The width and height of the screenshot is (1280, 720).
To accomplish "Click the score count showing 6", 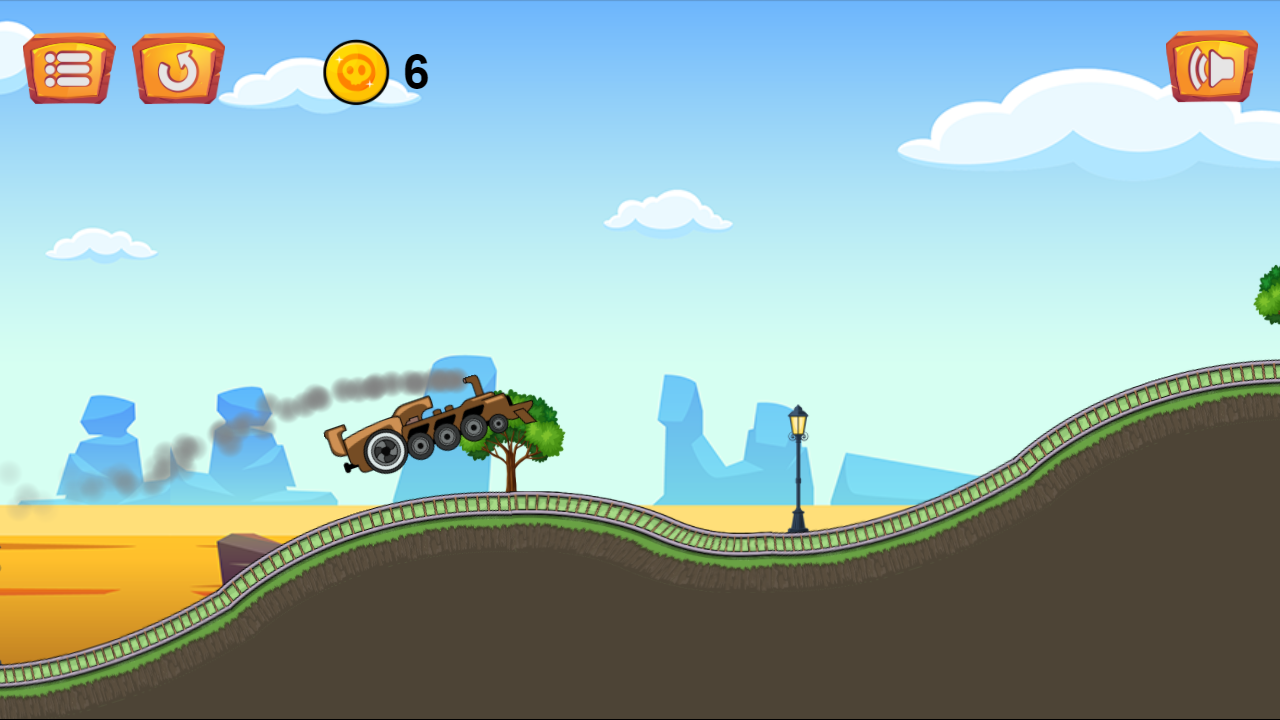I will click(414, 69).
